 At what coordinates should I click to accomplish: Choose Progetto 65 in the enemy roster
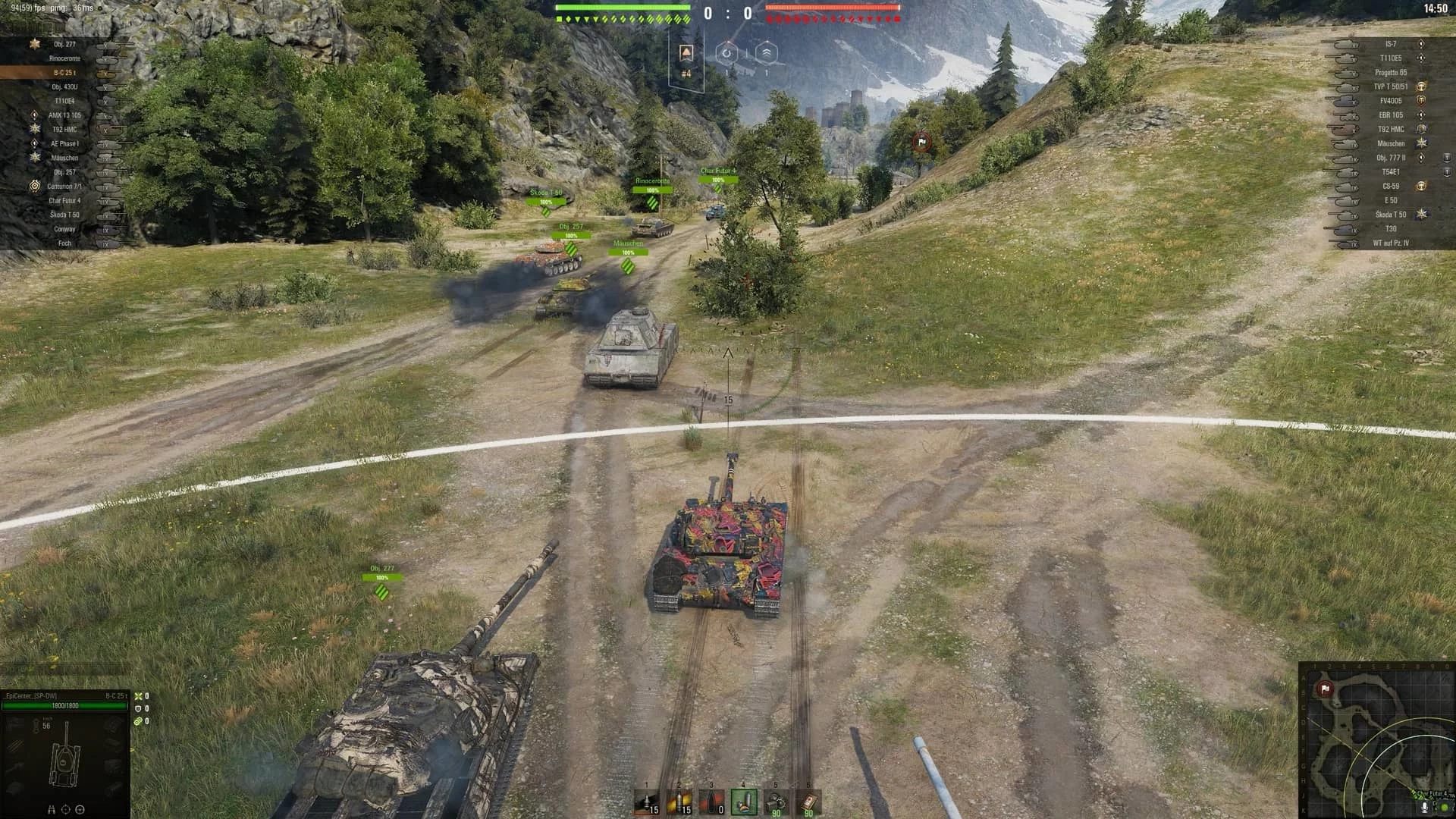(x=1390, y=73)
